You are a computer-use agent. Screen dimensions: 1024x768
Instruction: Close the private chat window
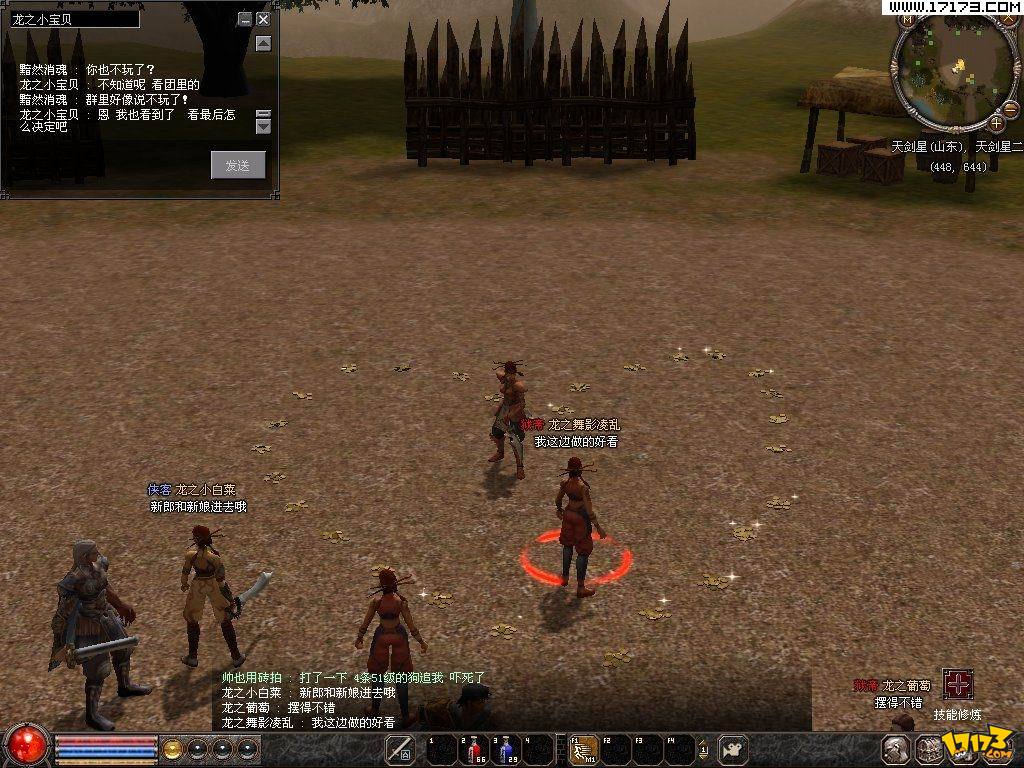[x=263, y=19]
